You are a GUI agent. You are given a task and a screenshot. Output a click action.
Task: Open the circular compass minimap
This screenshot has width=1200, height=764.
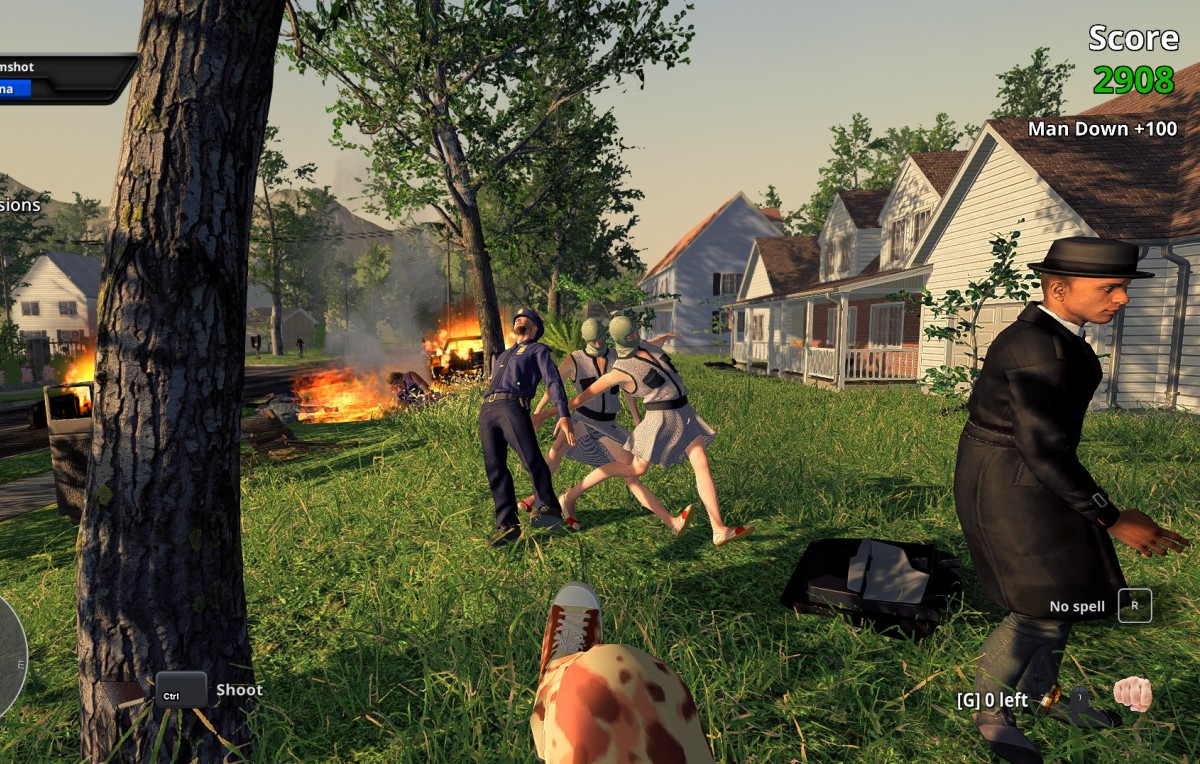[x=10, y=656]
